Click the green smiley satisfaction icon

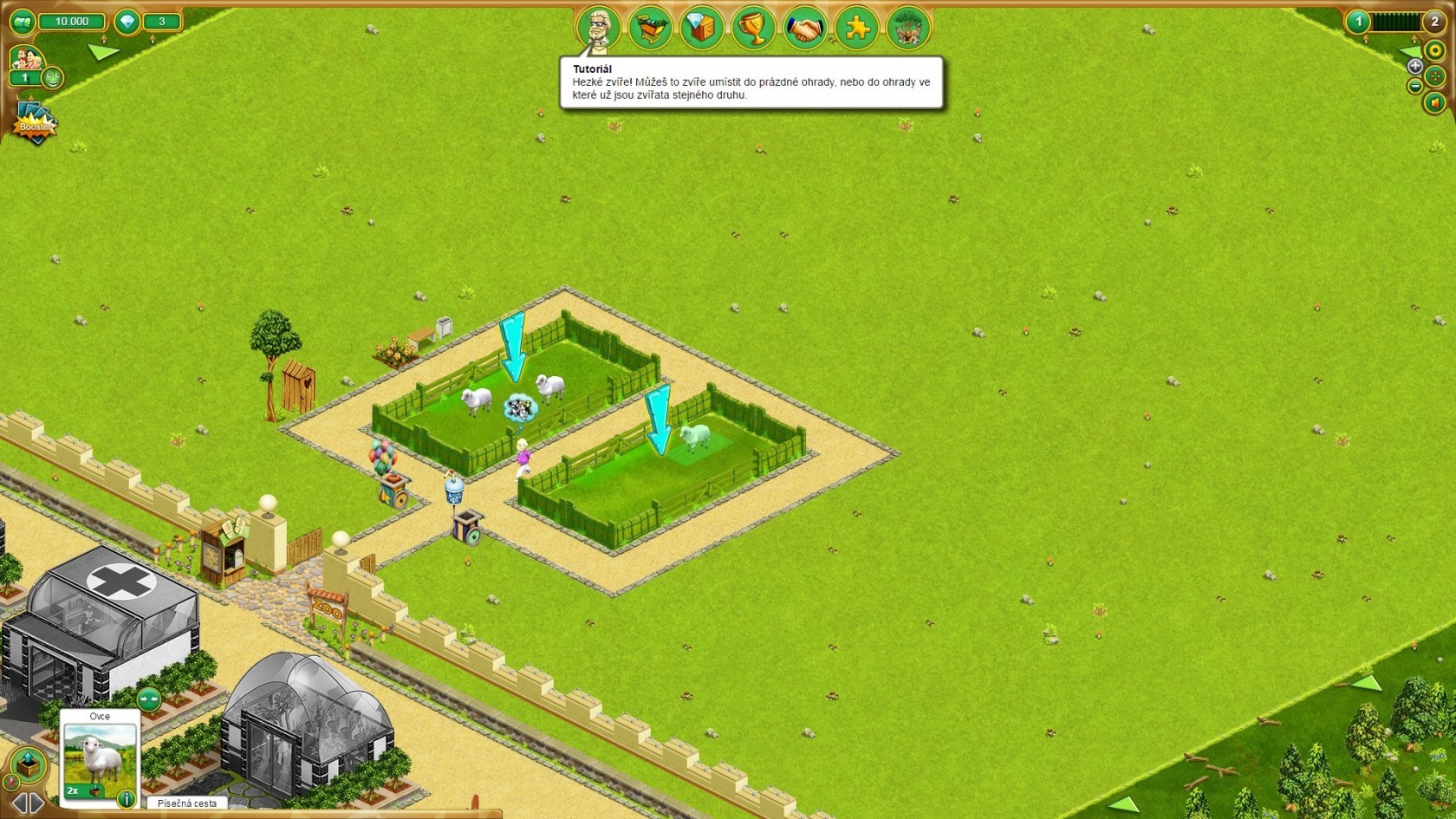click(x=52, y=78)
